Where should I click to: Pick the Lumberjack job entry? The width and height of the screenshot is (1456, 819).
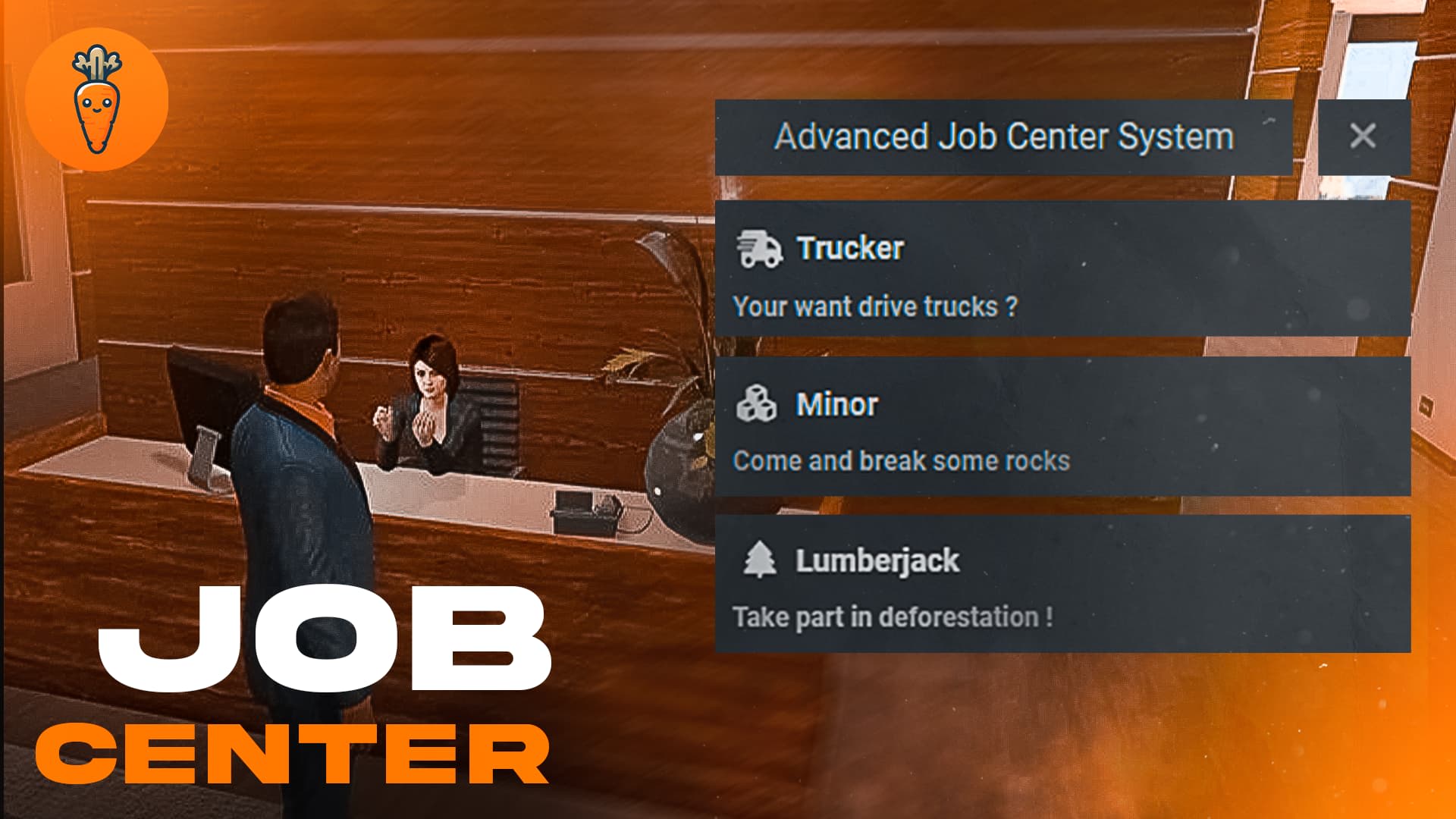(x=1062, y=584)
